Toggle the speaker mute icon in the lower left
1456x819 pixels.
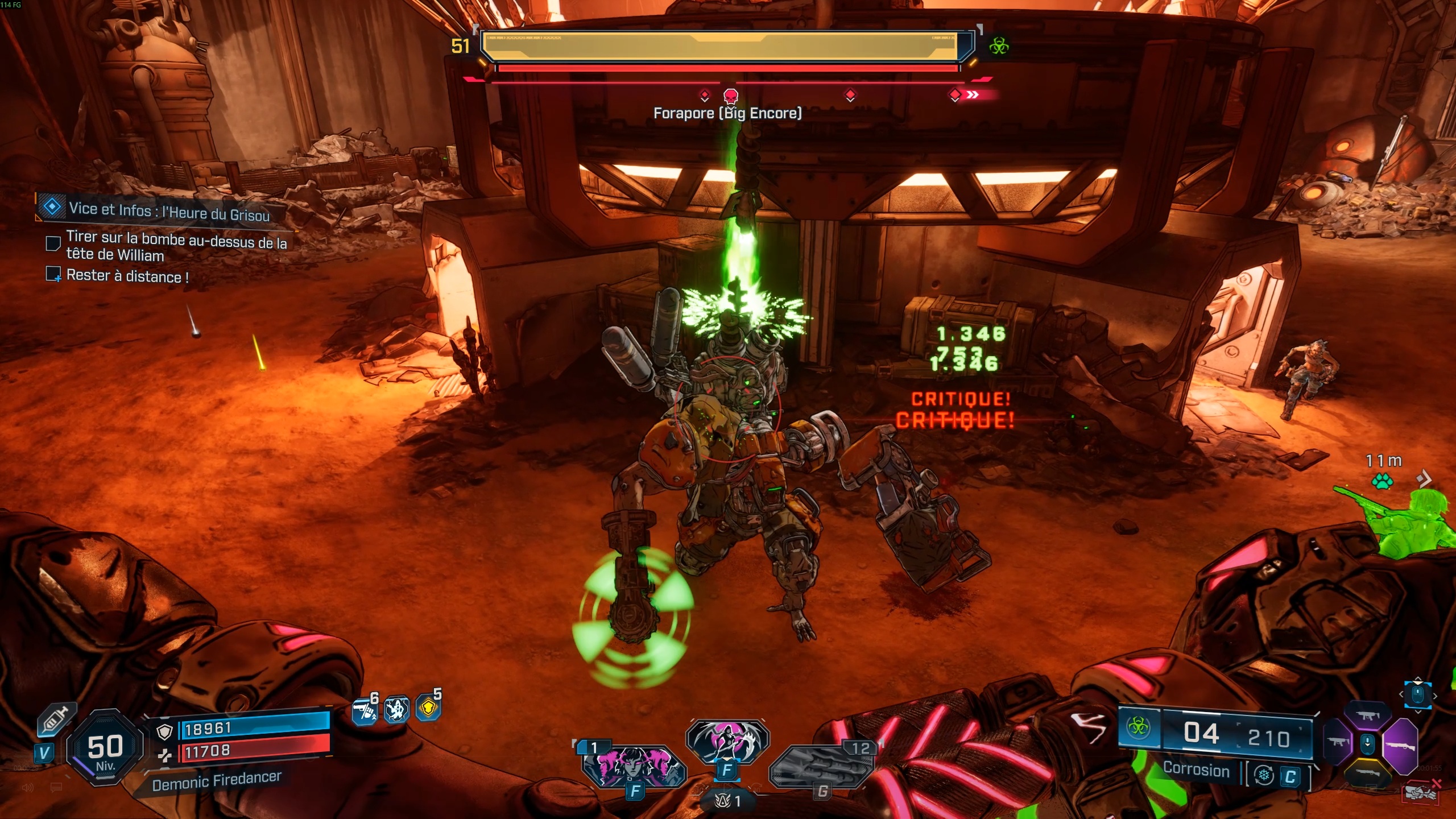[x=28, y=788]
